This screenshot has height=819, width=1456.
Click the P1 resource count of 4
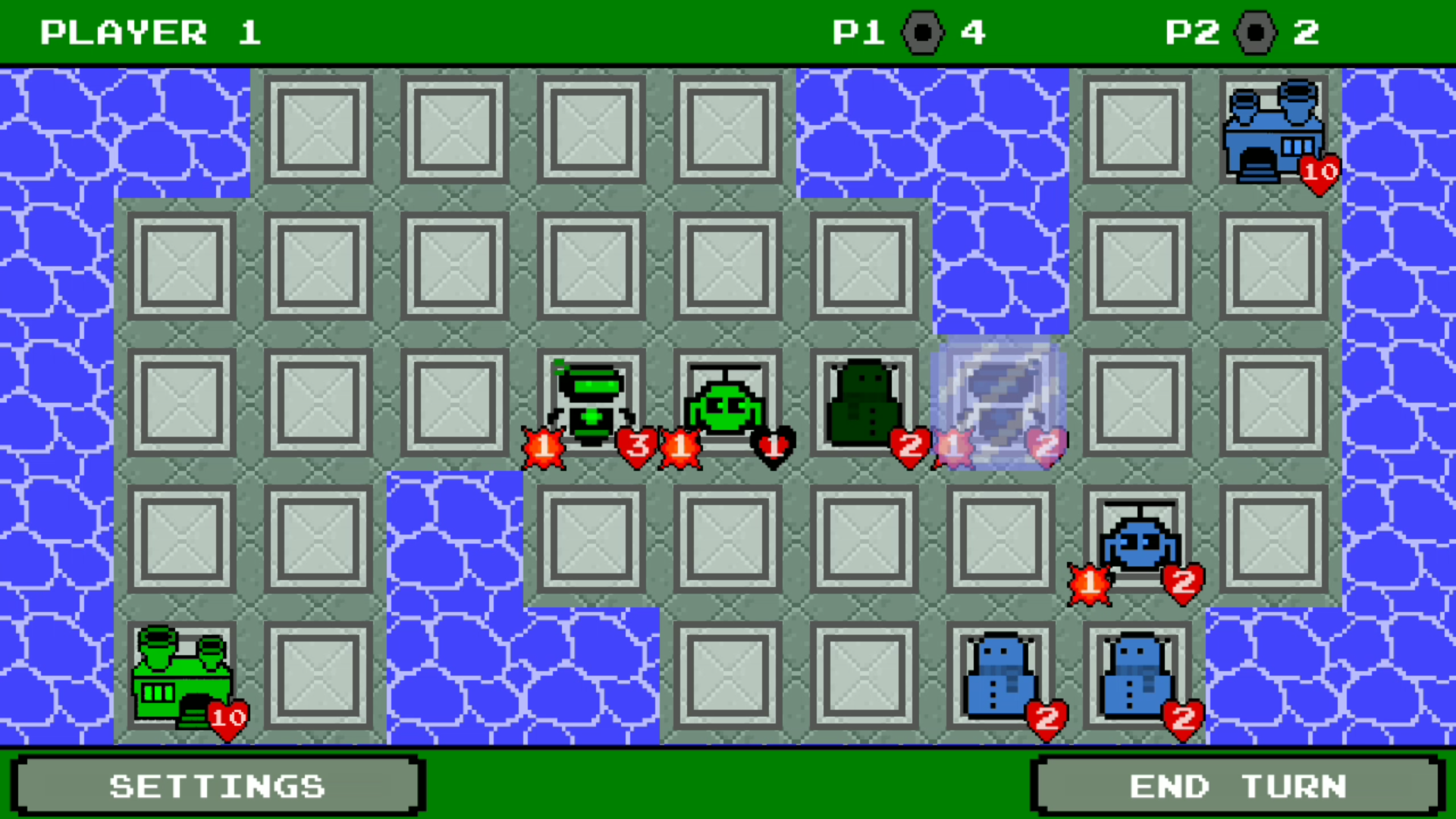pyautogui.click(x=974, y=32)
